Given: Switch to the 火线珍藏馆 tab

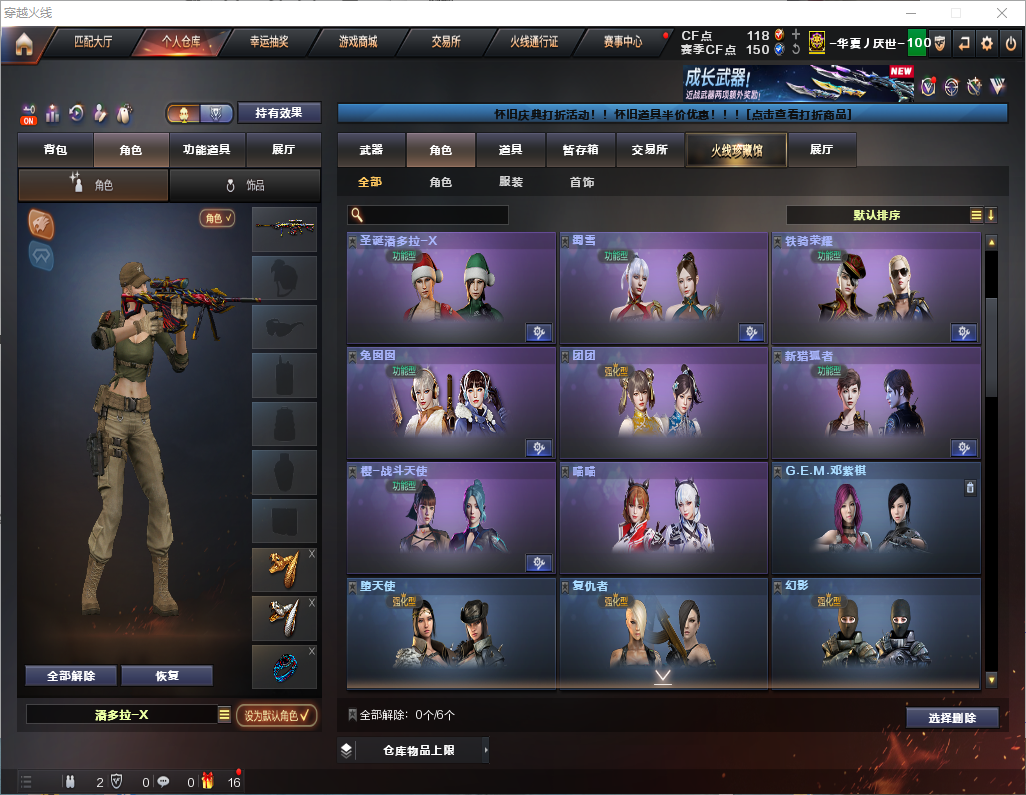Looking at the screenshot, I should coord(736,150).
